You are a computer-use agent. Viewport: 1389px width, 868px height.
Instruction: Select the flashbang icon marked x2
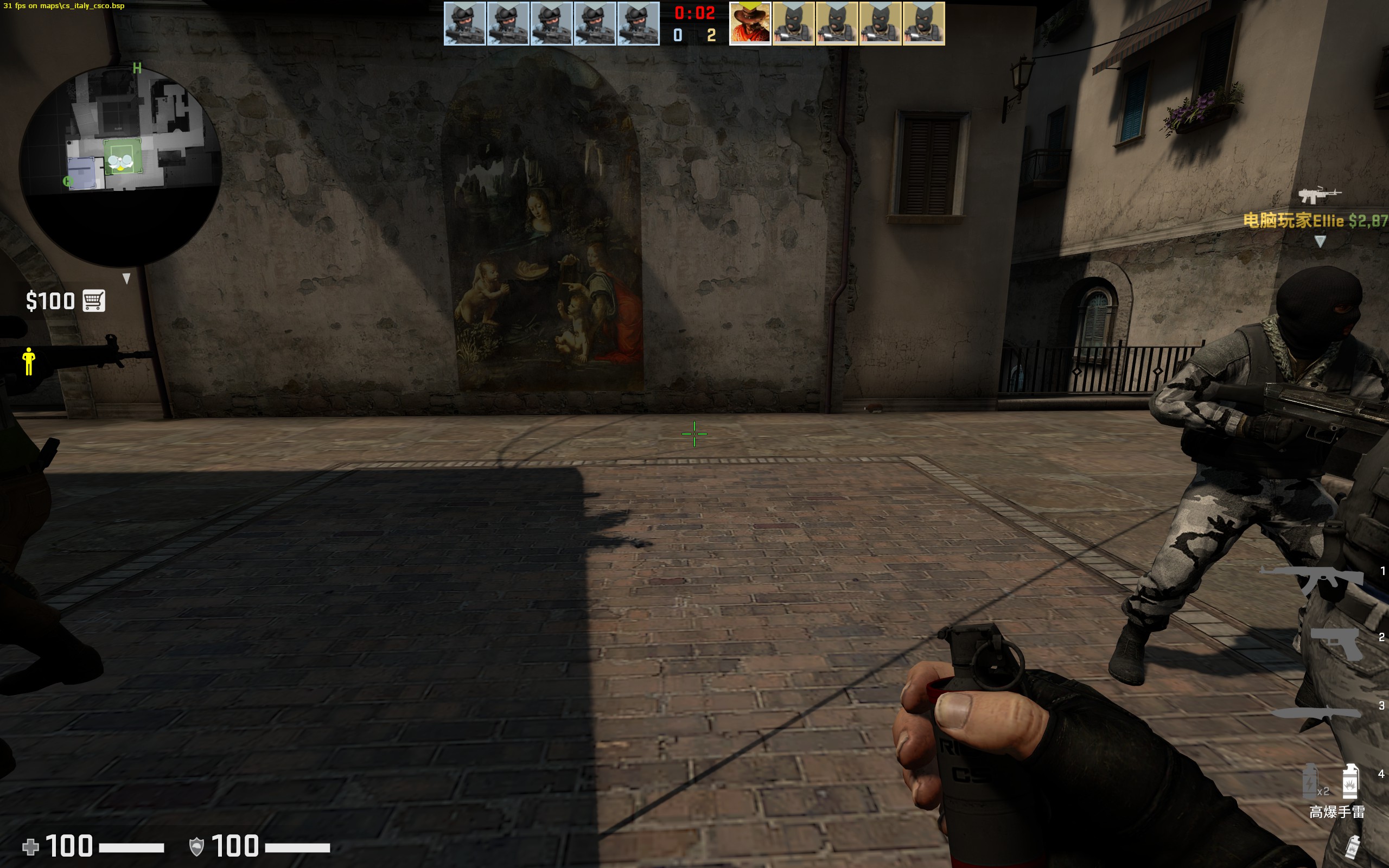click(x=1310, y=781)
